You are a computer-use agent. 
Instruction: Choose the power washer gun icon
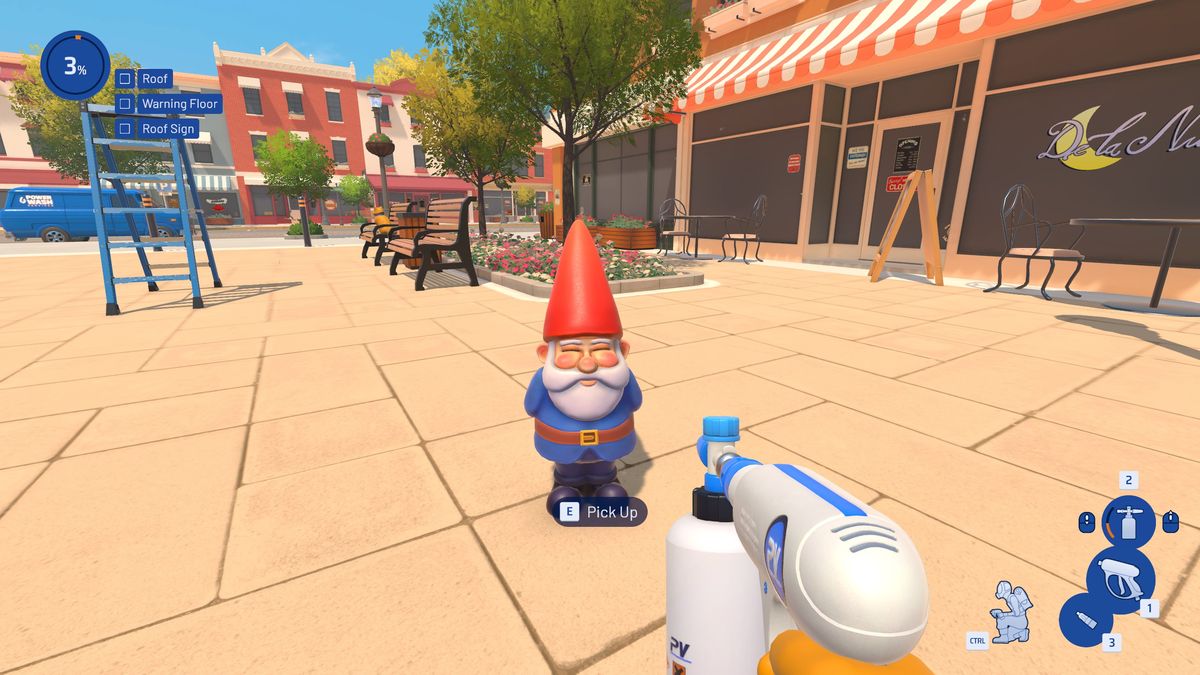pos(1120,578)
